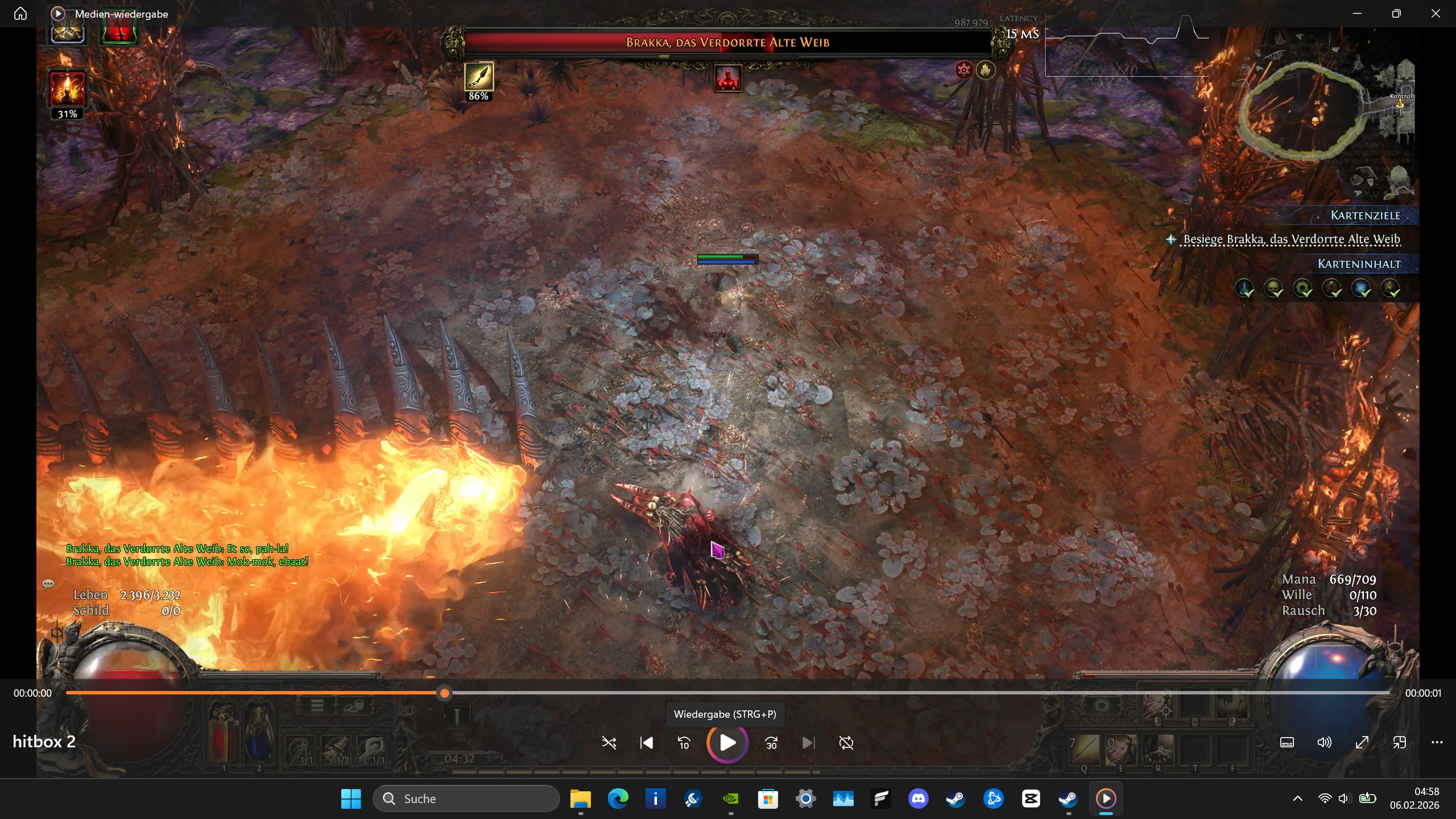Select the skill icon bound to E
This screenshot has width=1456, height=819.
click(1120, 749)
